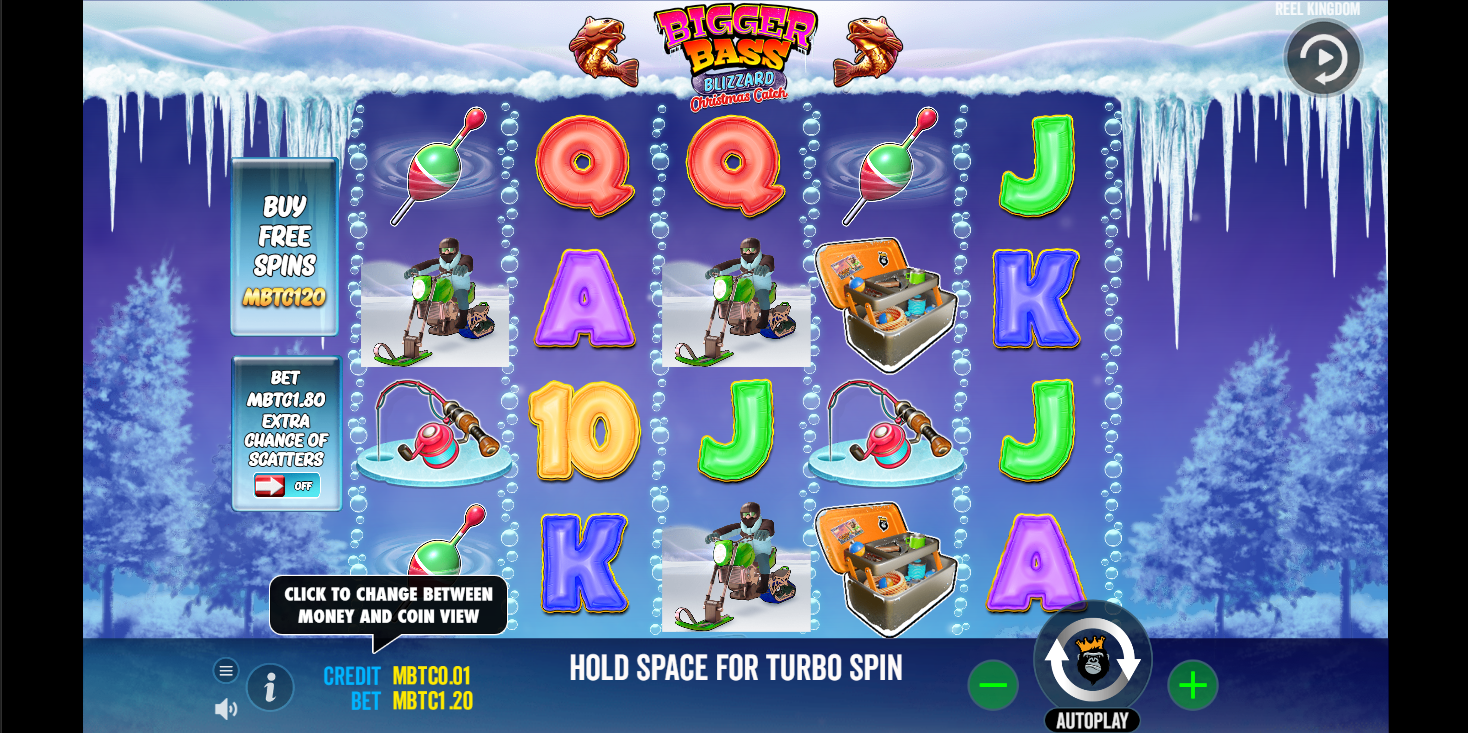Decrease the bet with the minus control
This screenshot has width=1468, height=733.
(x=993, y=685)
